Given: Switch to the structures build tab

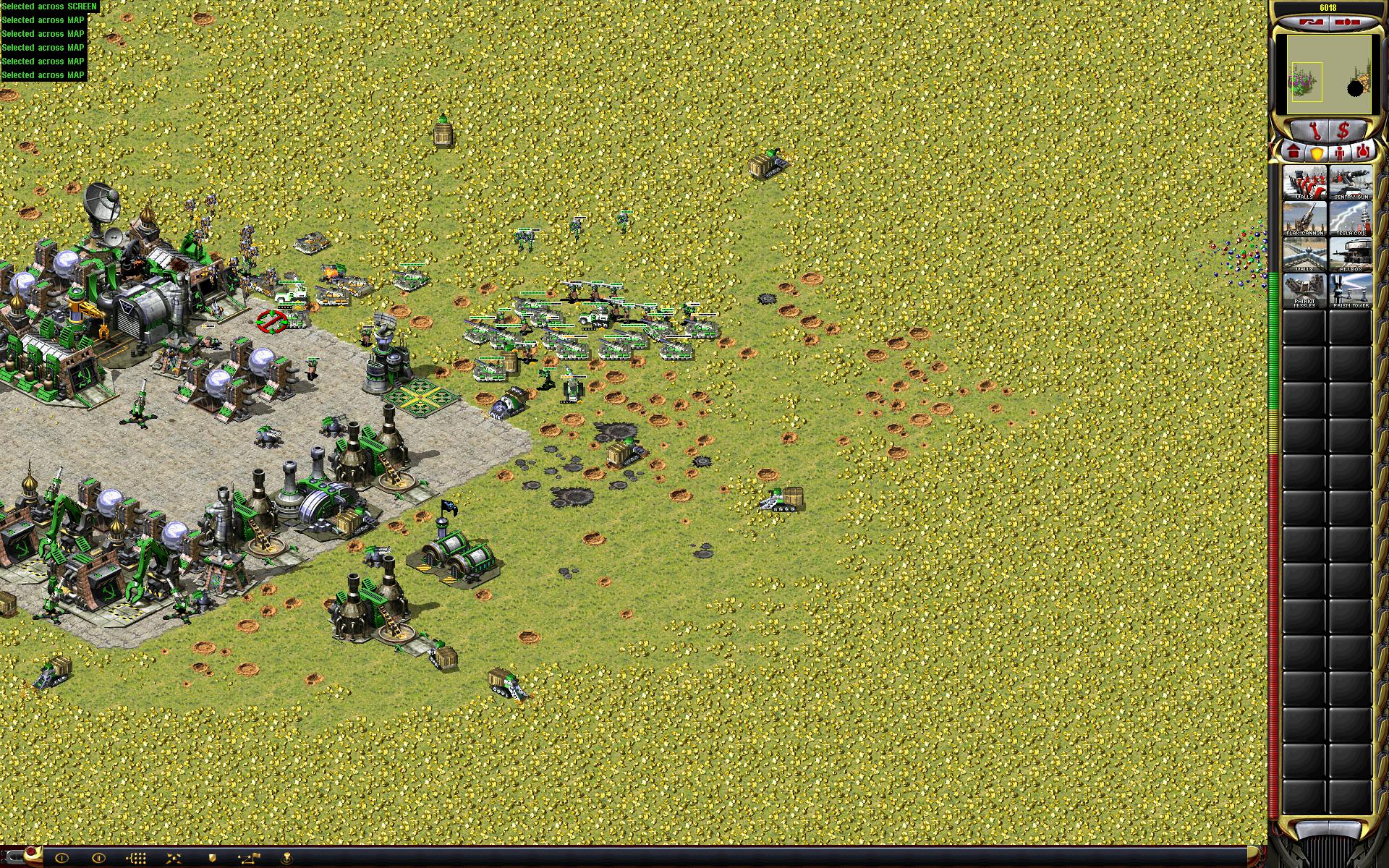Looking at the screenshot, I should pos(1294,153).
